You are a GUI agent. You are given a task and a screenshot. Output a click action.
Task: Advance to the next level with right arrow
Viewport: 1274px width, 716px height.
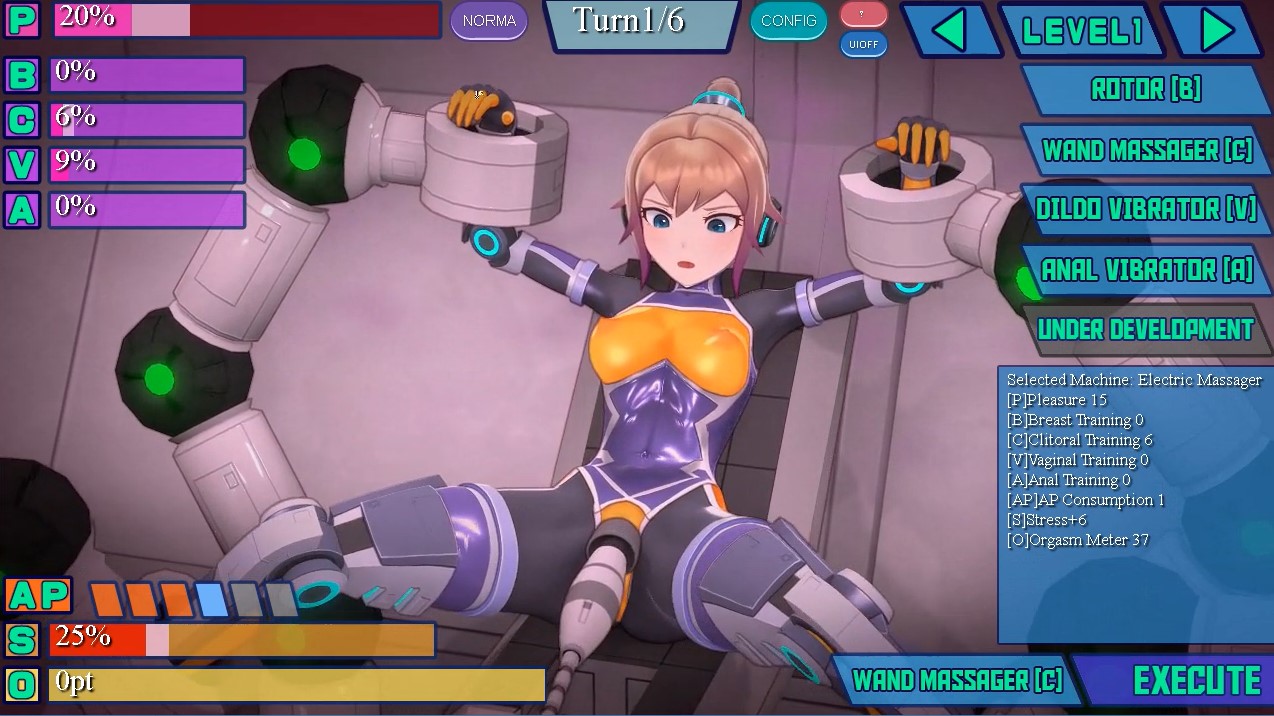click(1216, 31)
